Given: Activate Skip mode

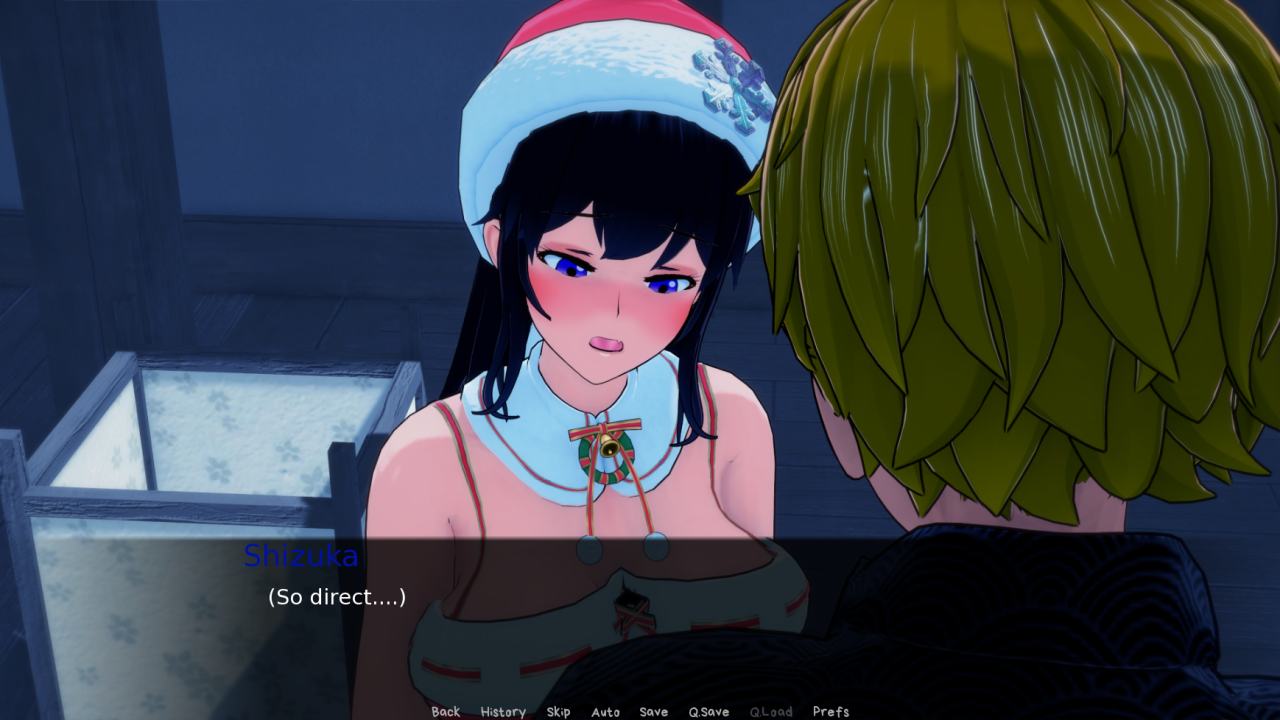Looking at the screenshot, I should [558, 712].
